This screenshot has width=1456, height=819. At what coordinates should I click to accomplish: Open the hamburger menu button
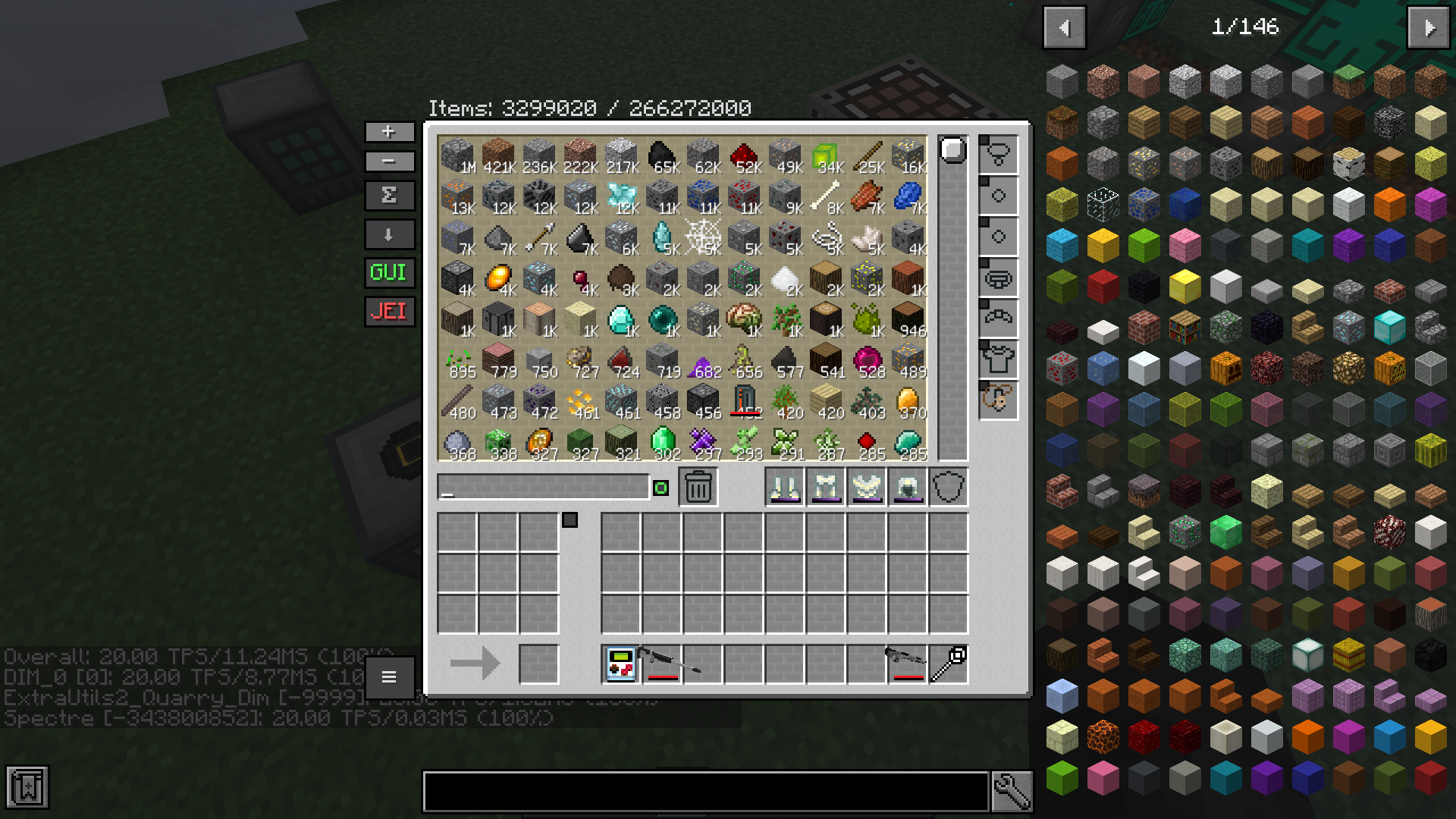(389, 677)
